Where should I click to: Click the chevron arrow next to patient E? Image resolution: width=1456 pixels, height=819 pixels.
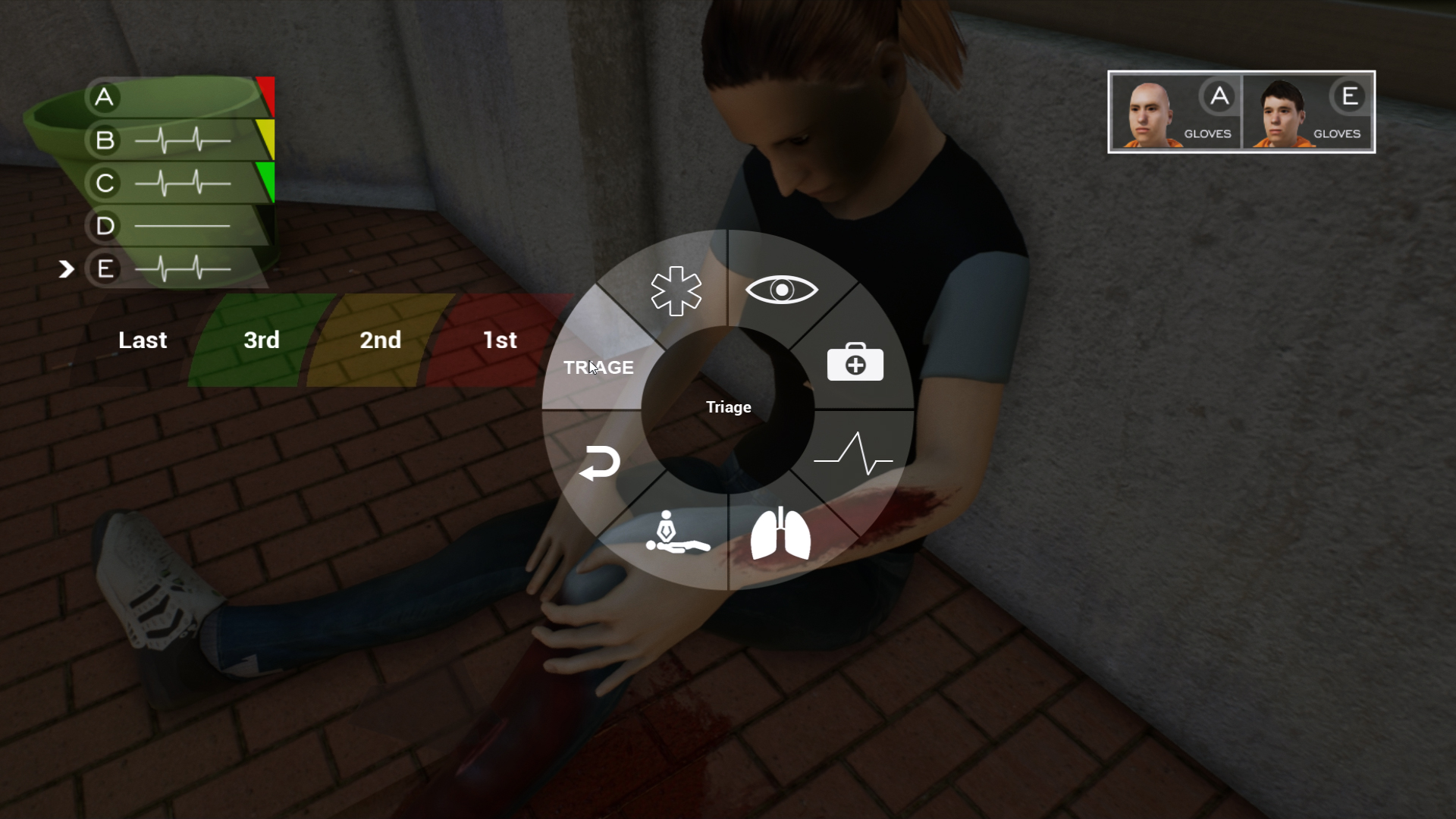point(67,268)
